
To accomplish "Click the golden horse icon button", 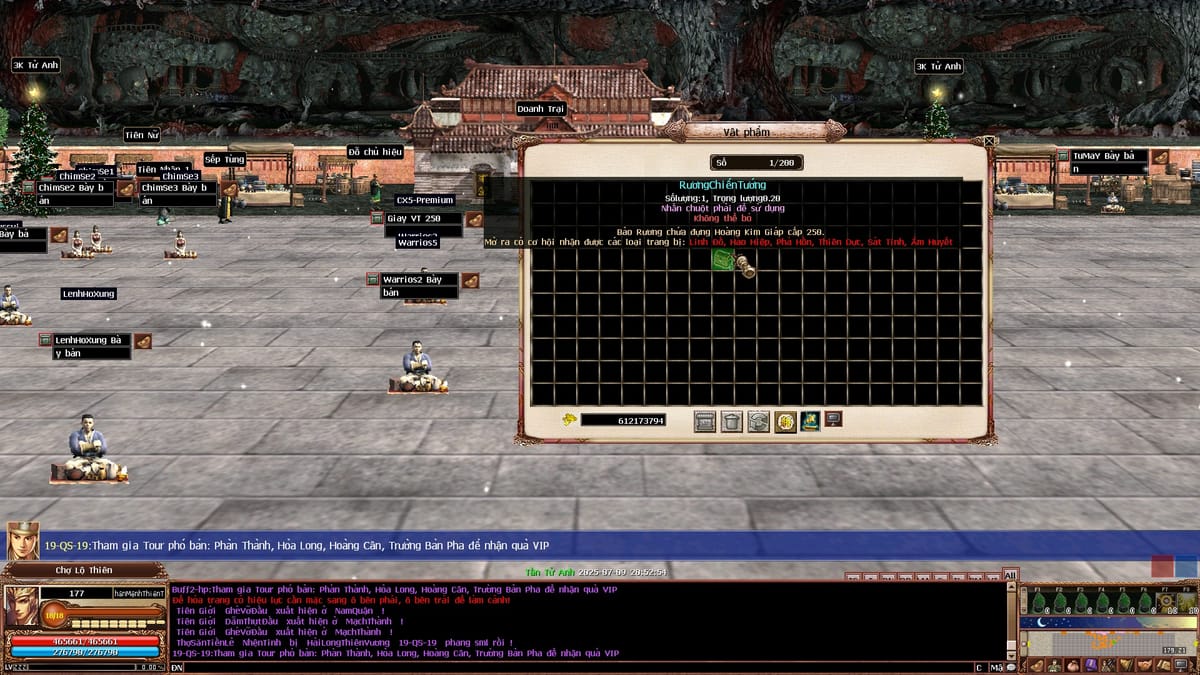I will (x=809, y=421).
